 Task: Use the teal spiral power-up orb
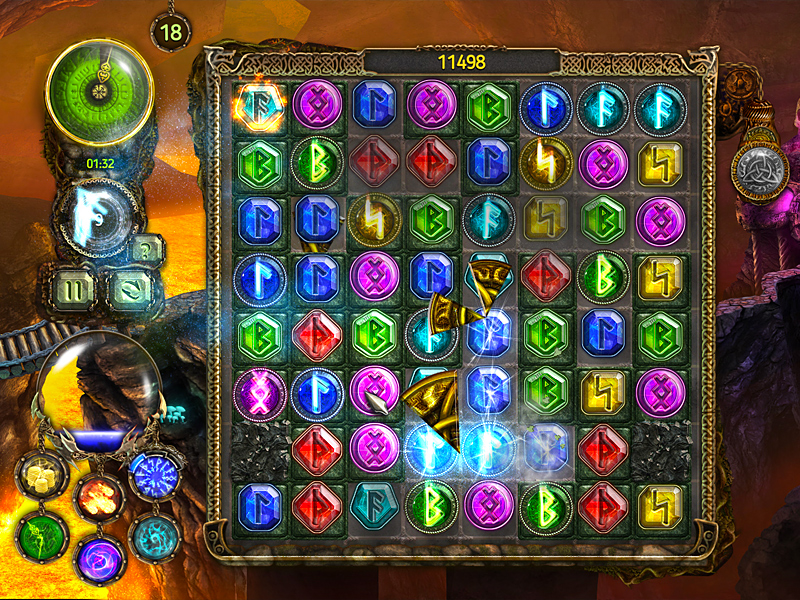click(x=154, y=537)
